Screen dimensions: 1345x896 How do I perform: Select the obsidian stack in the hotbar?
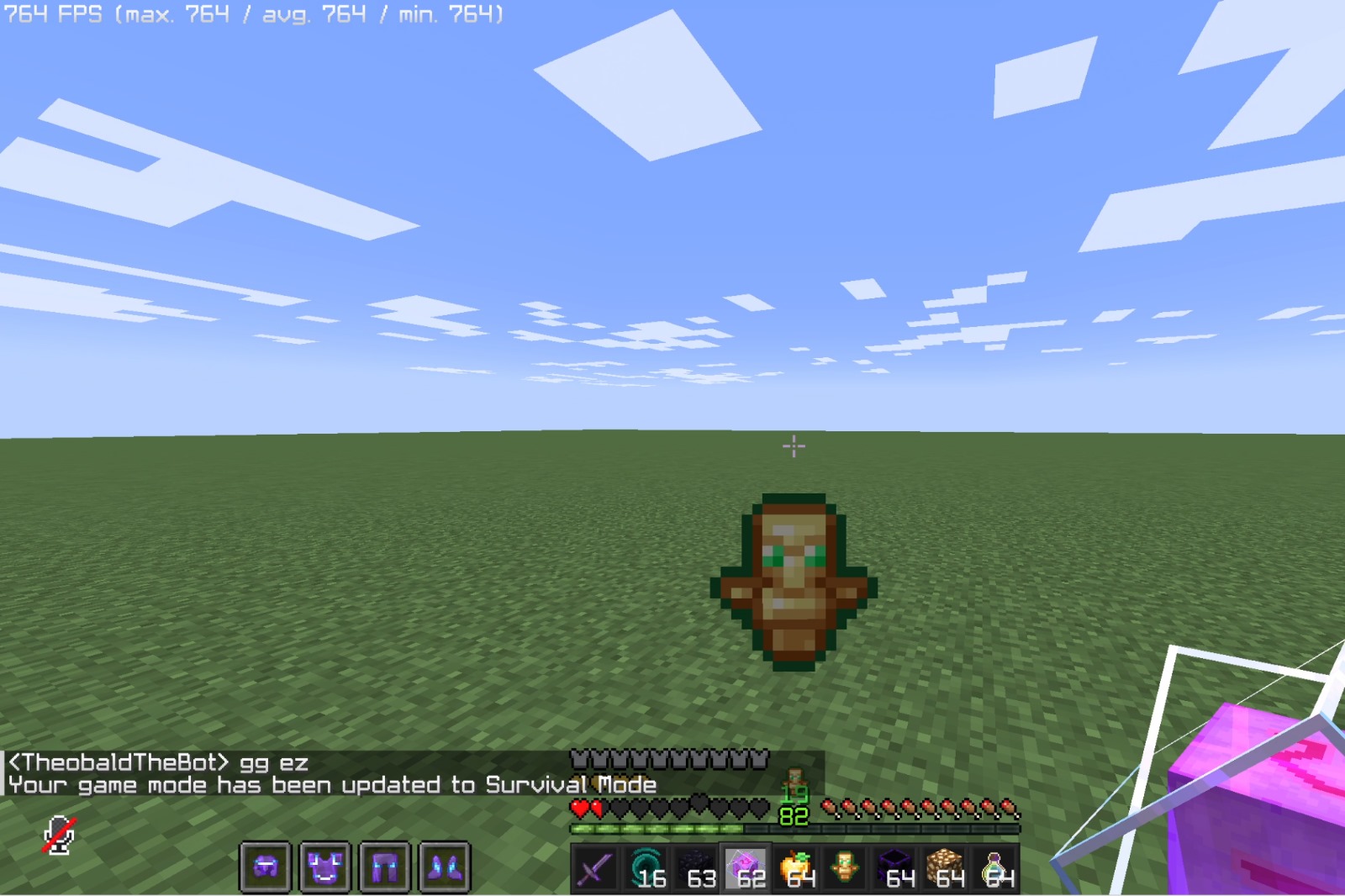(x=696, y=872)
